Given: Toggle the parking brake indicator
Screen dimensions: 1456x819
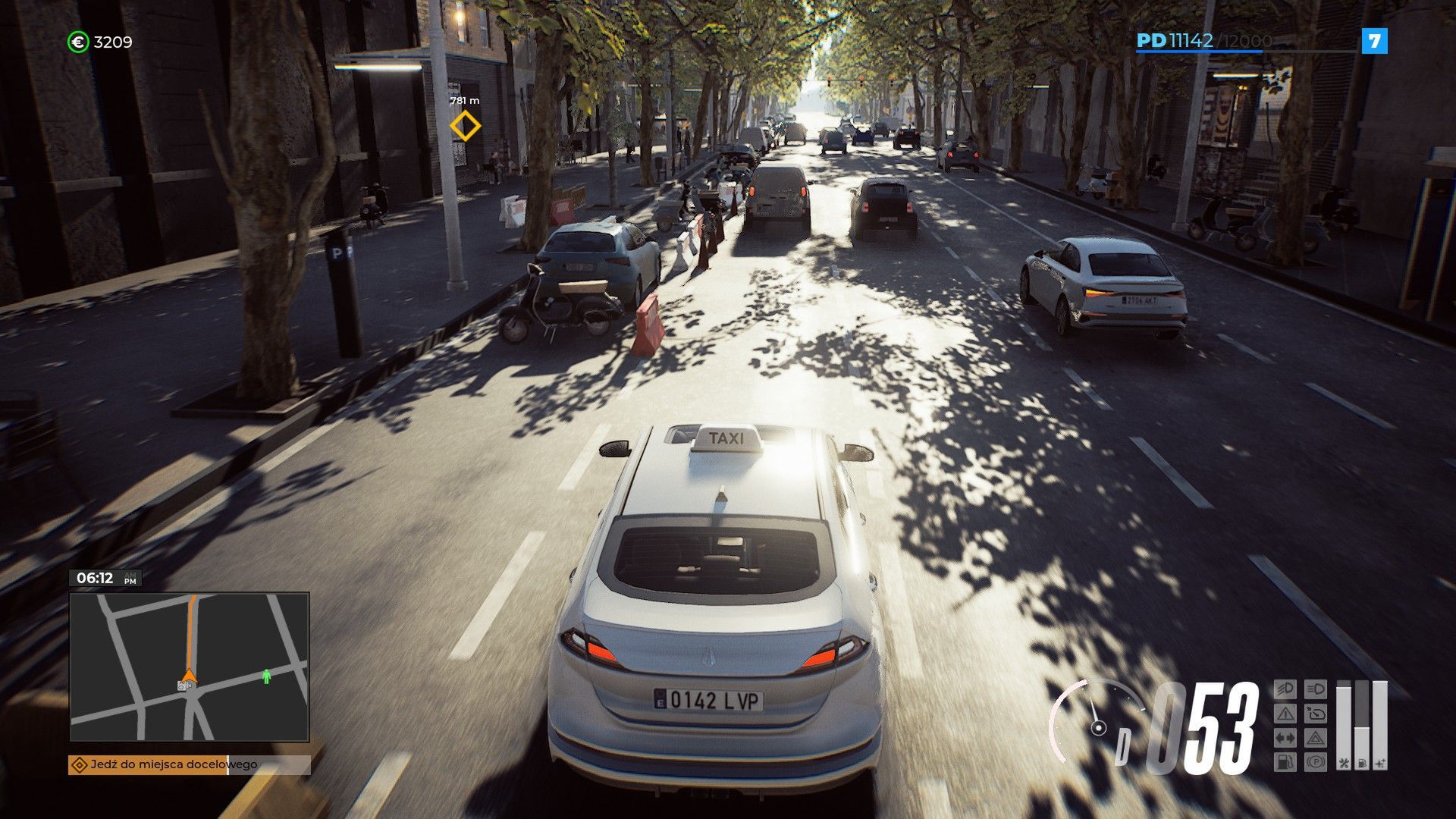Looking at the screenshot, I should pos(1316,762).
